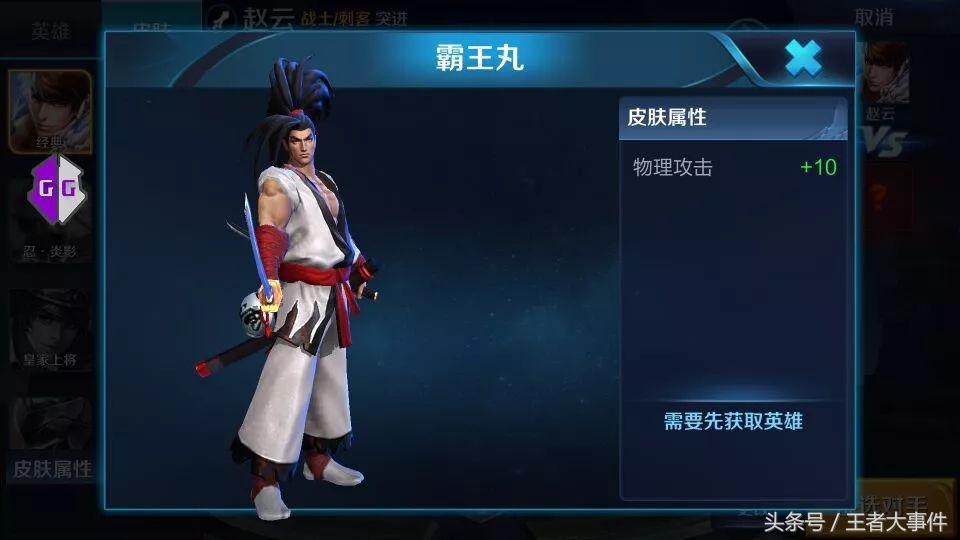
Task: Select the 赵云 hero portrait
Action: [882, 78]
